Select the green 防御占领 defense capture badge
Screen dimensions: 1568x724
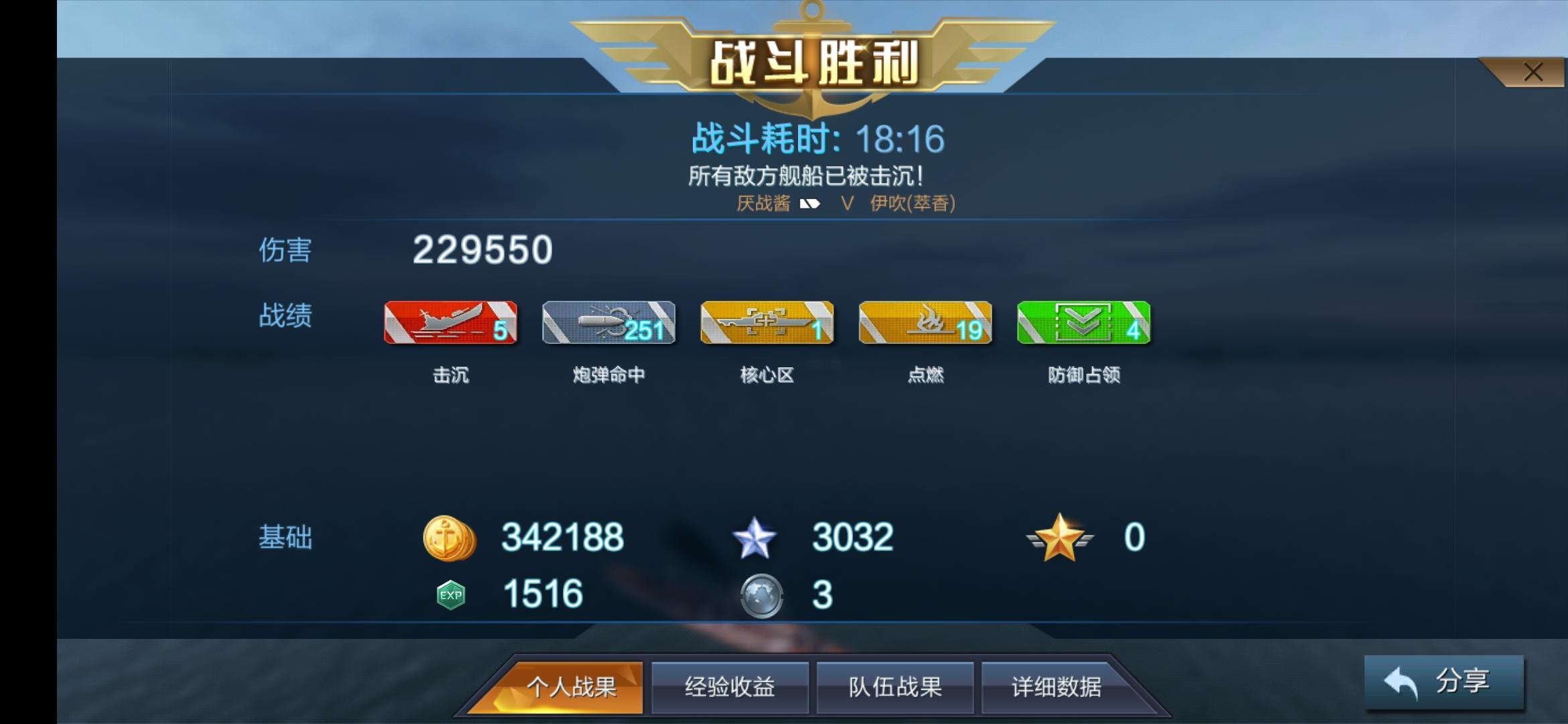tap(1084, 324)
